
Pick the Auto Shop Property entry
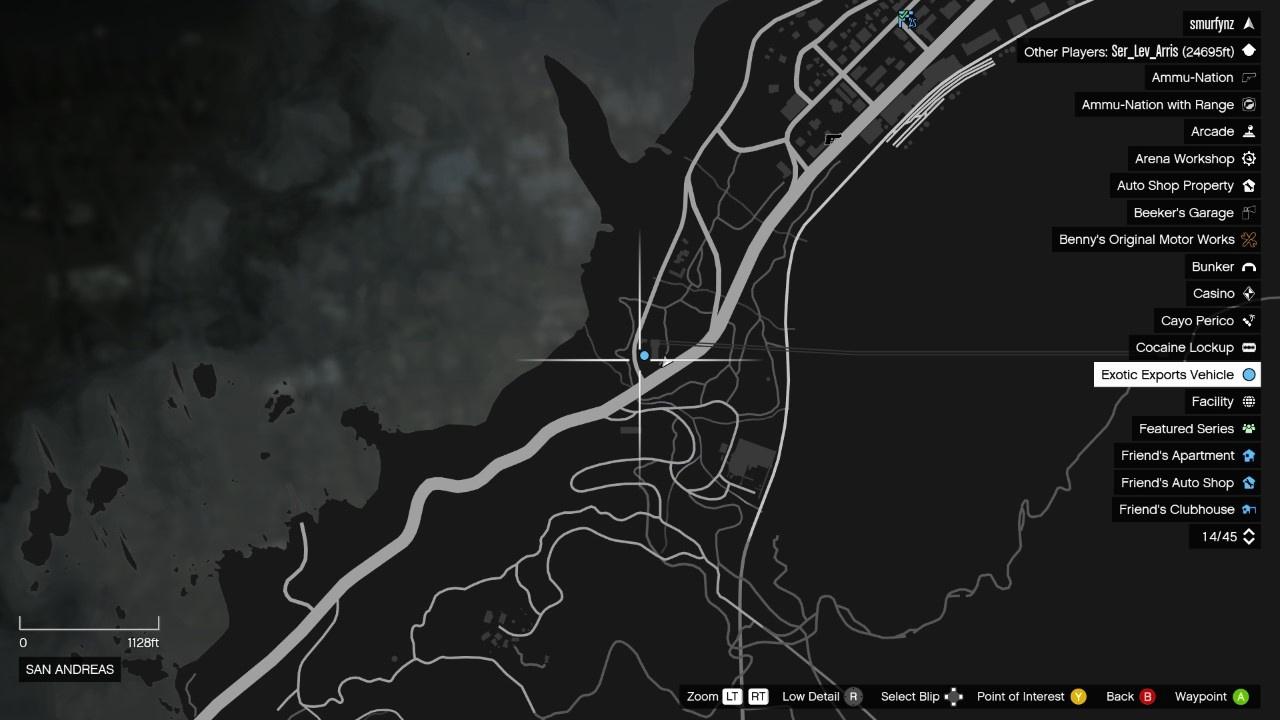coord(1184,186)
